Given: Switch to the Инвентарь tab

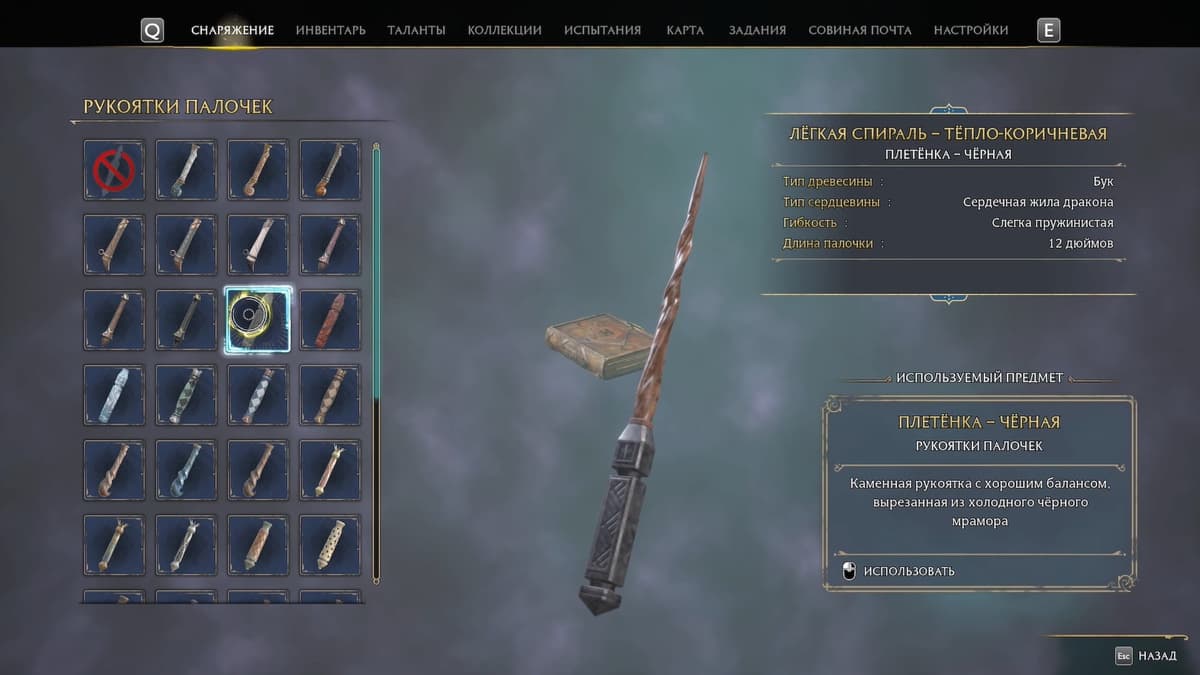Looking at the screenshot, I should (x=330, y=30).
